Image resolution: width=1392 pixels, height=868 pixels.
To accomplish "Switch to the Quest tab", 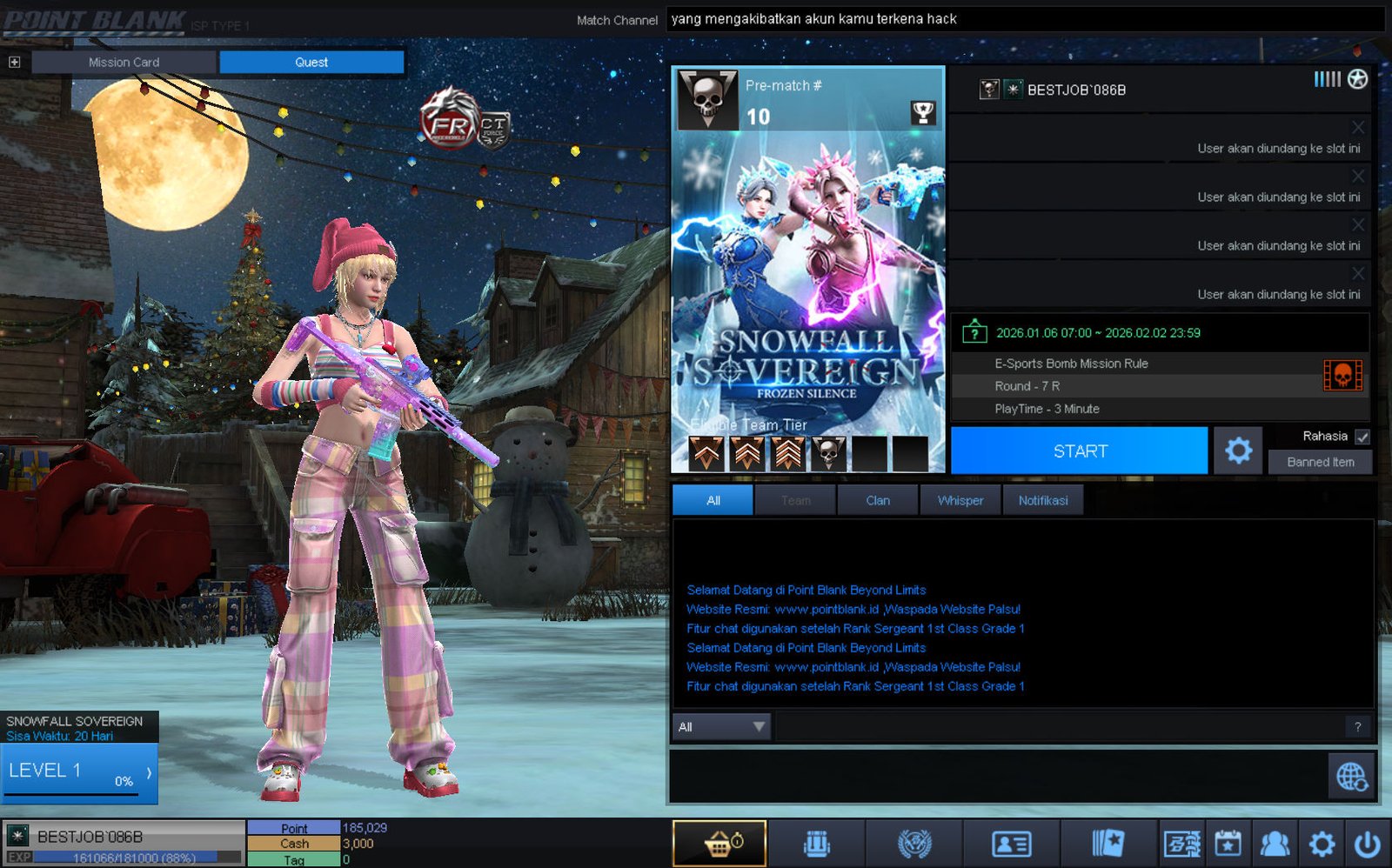I will click(311, 62).
